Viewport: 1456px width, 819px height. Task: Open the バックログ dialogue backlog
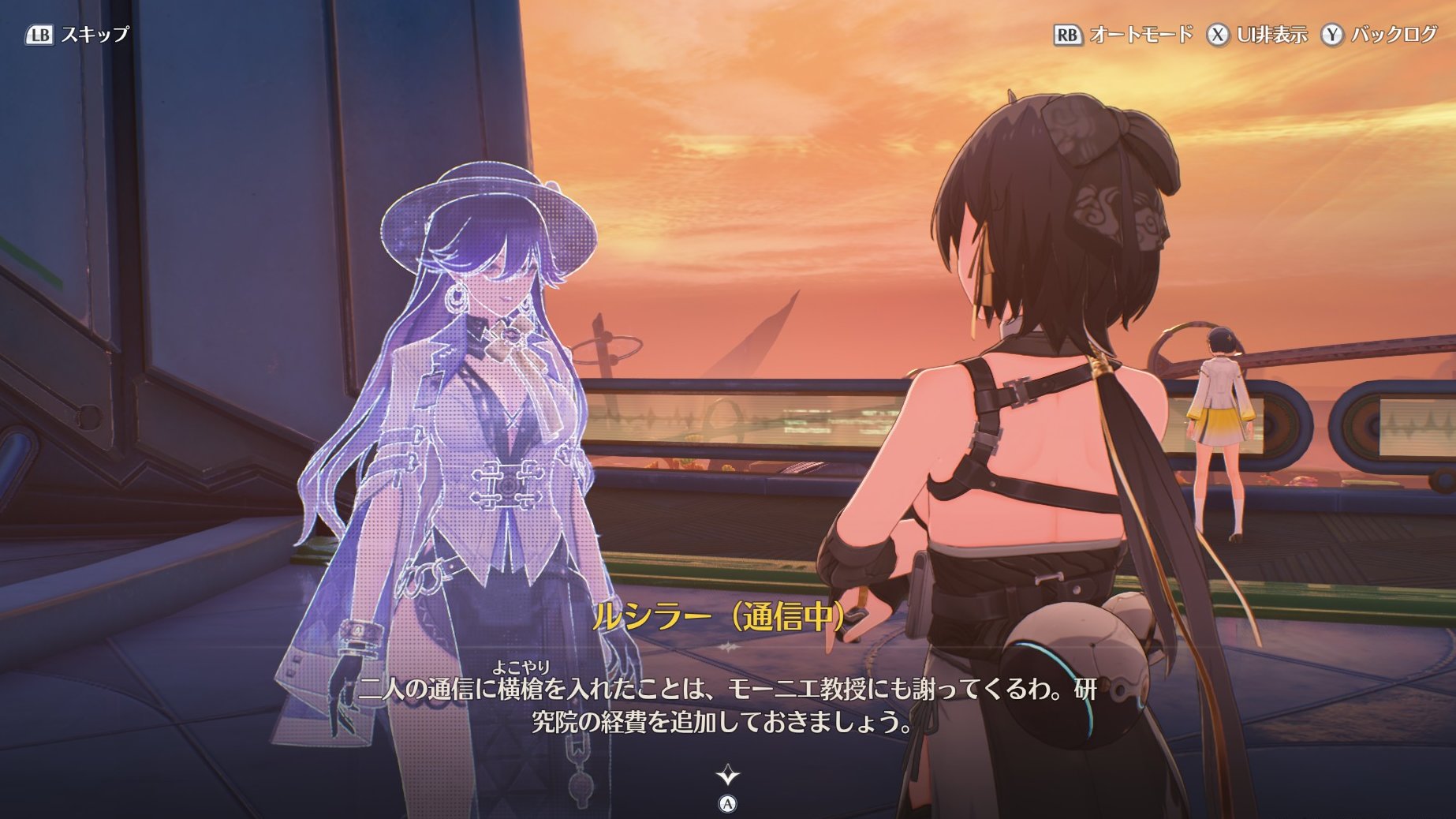[1379, 35]
